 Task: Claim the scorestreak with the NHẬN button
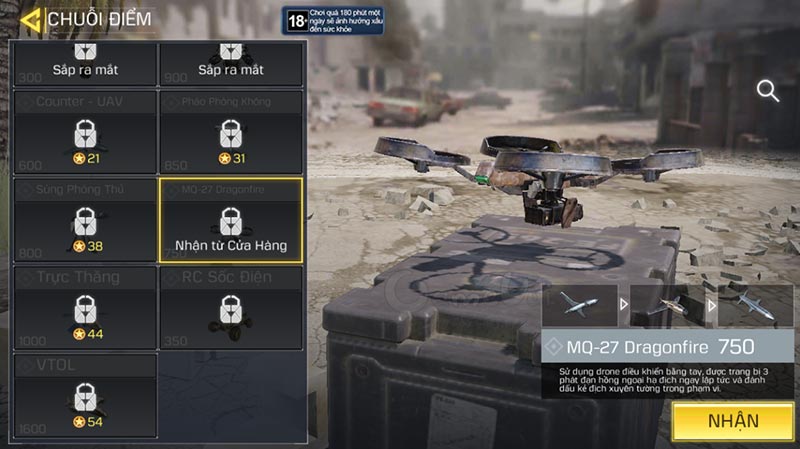[733, 421]
